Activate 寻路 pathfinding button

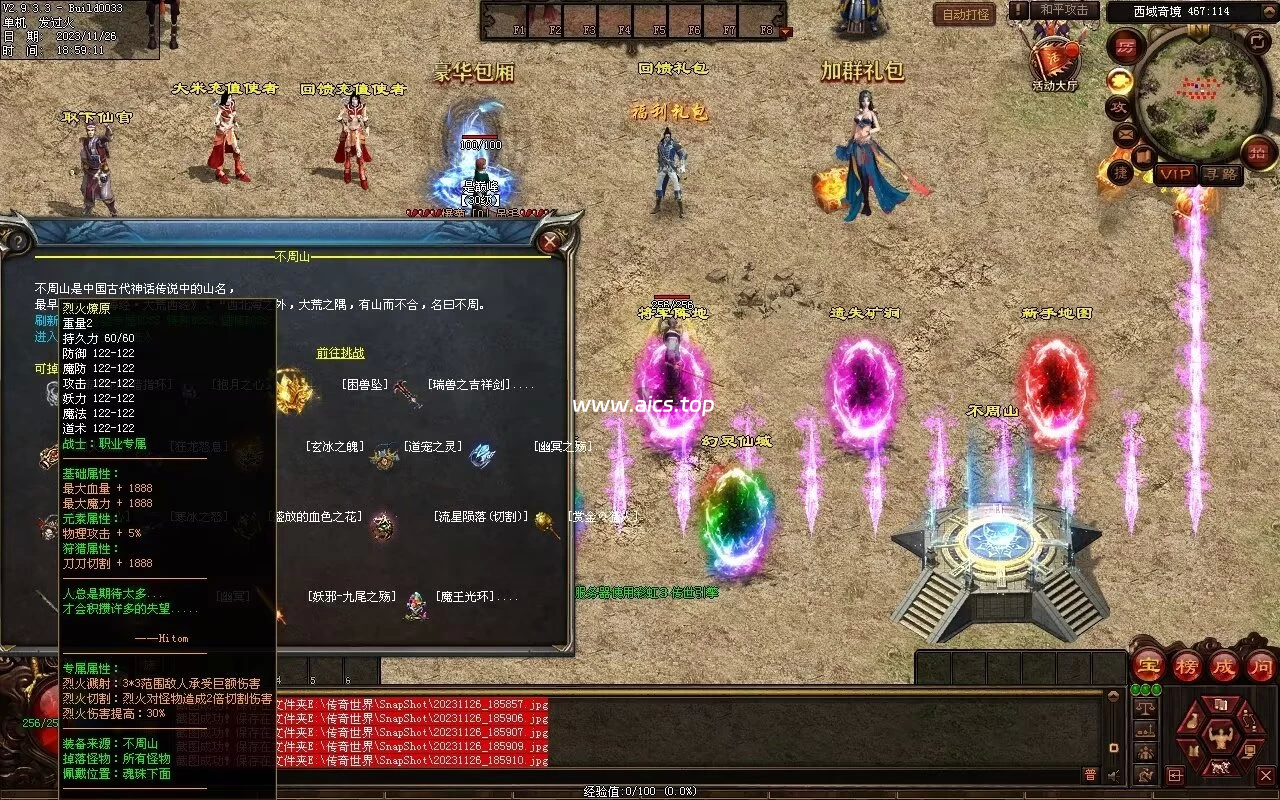(1221, 174)
